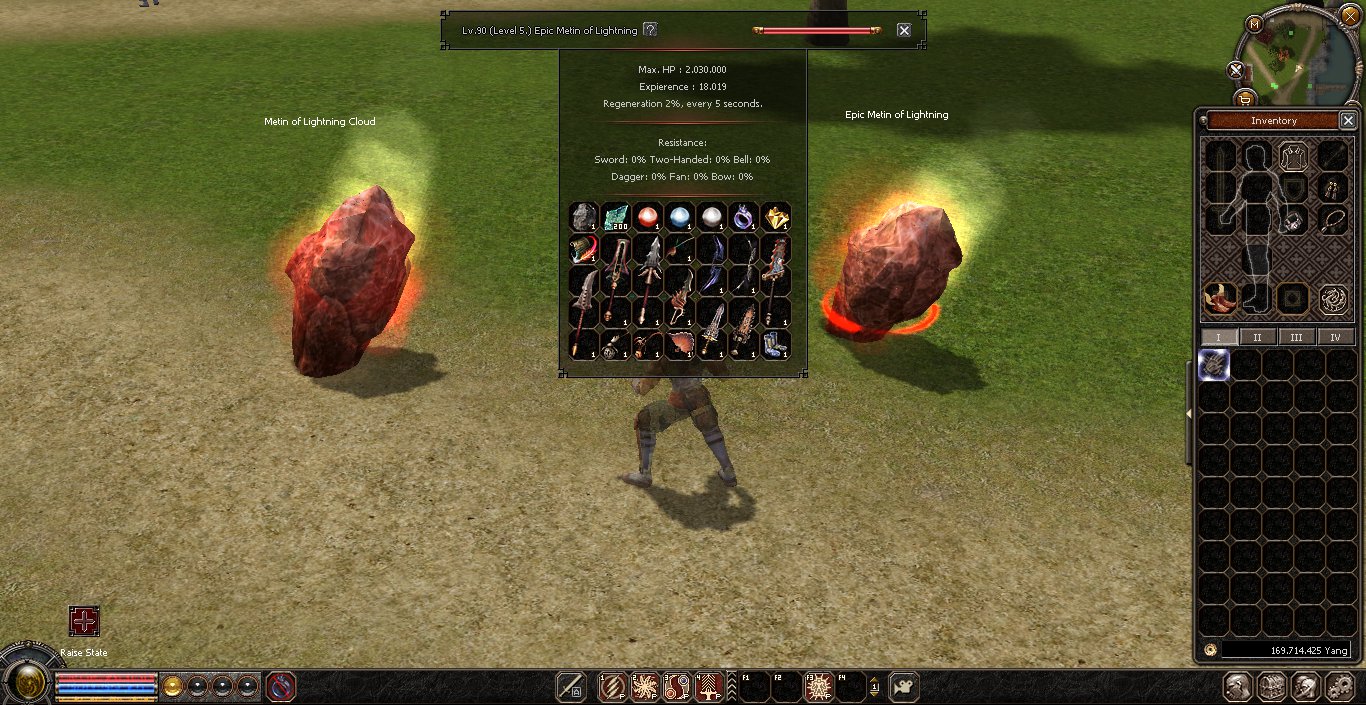
Task: Close the Epic Metin of Lightning target panel
Action: coord(904,30)
